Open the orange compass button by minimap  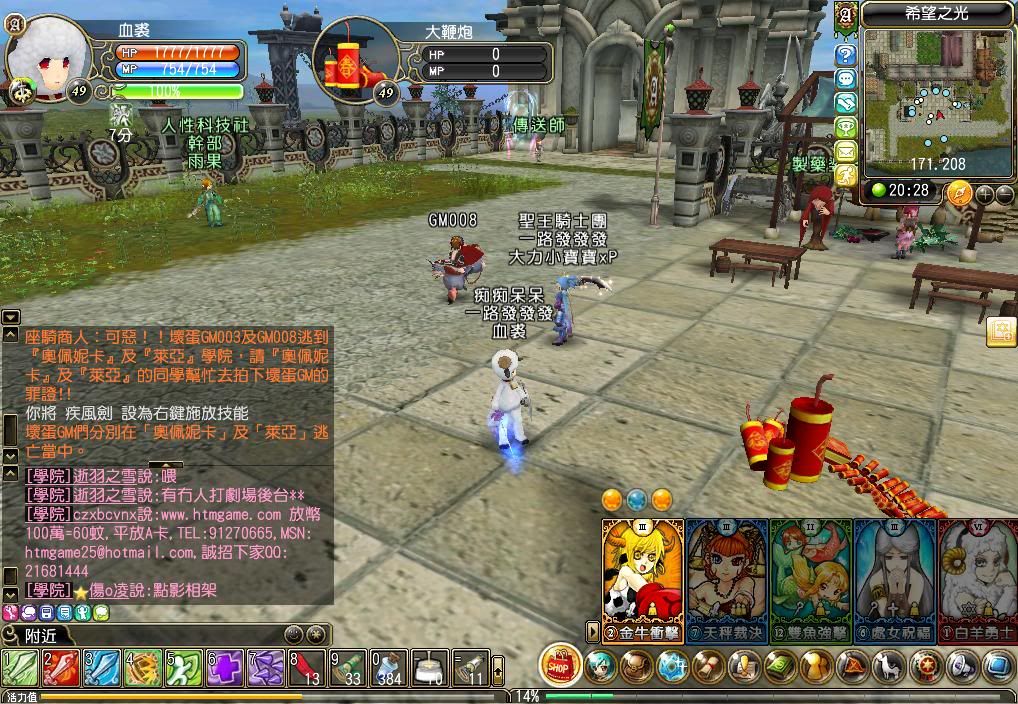959,191
